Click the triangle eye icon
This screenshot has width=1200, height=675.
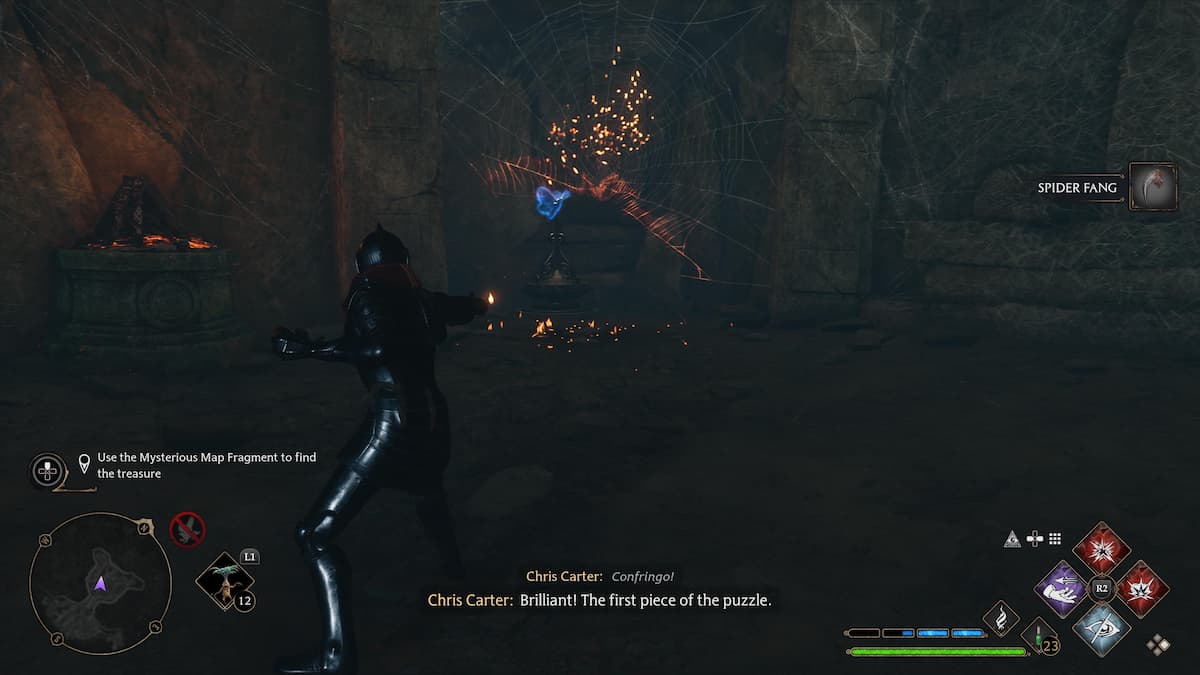pos(1012,539)
